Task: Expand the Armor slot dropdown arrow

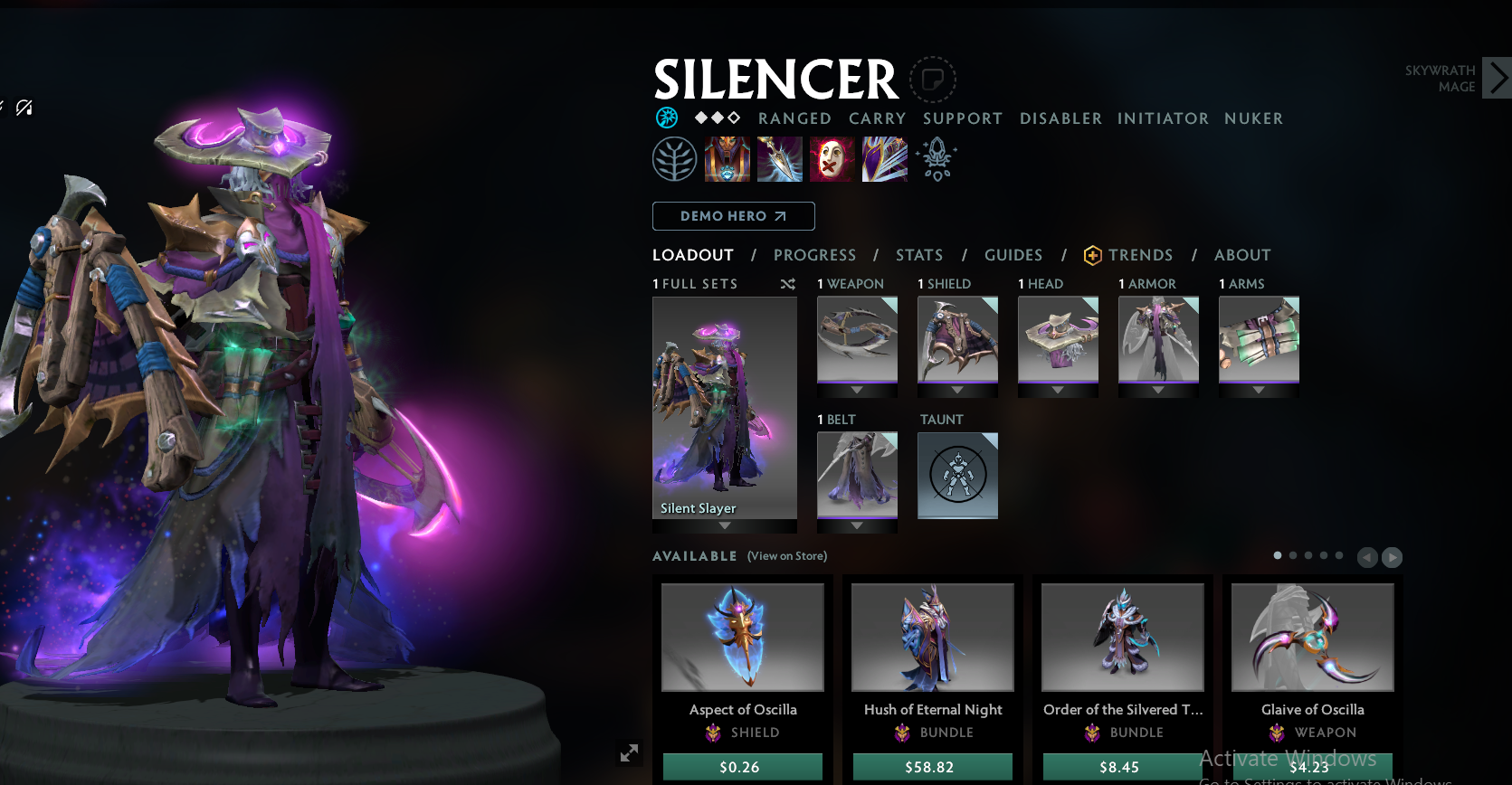Action: 1157,388
